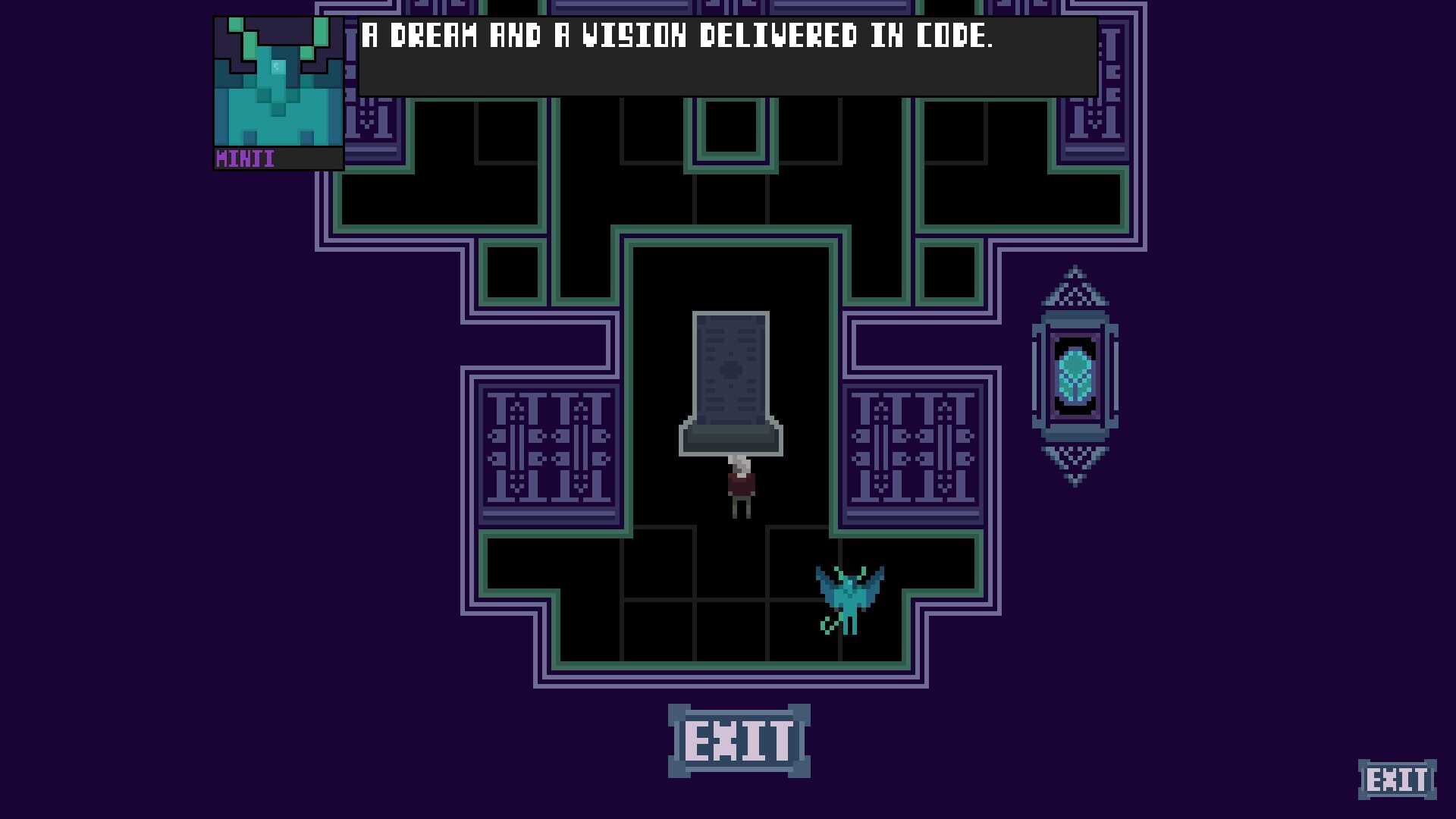The width and height of the screenshot is (1456, 819).
Task: Click Minti's name label to toggle nameplate
Action: [244, 159]
